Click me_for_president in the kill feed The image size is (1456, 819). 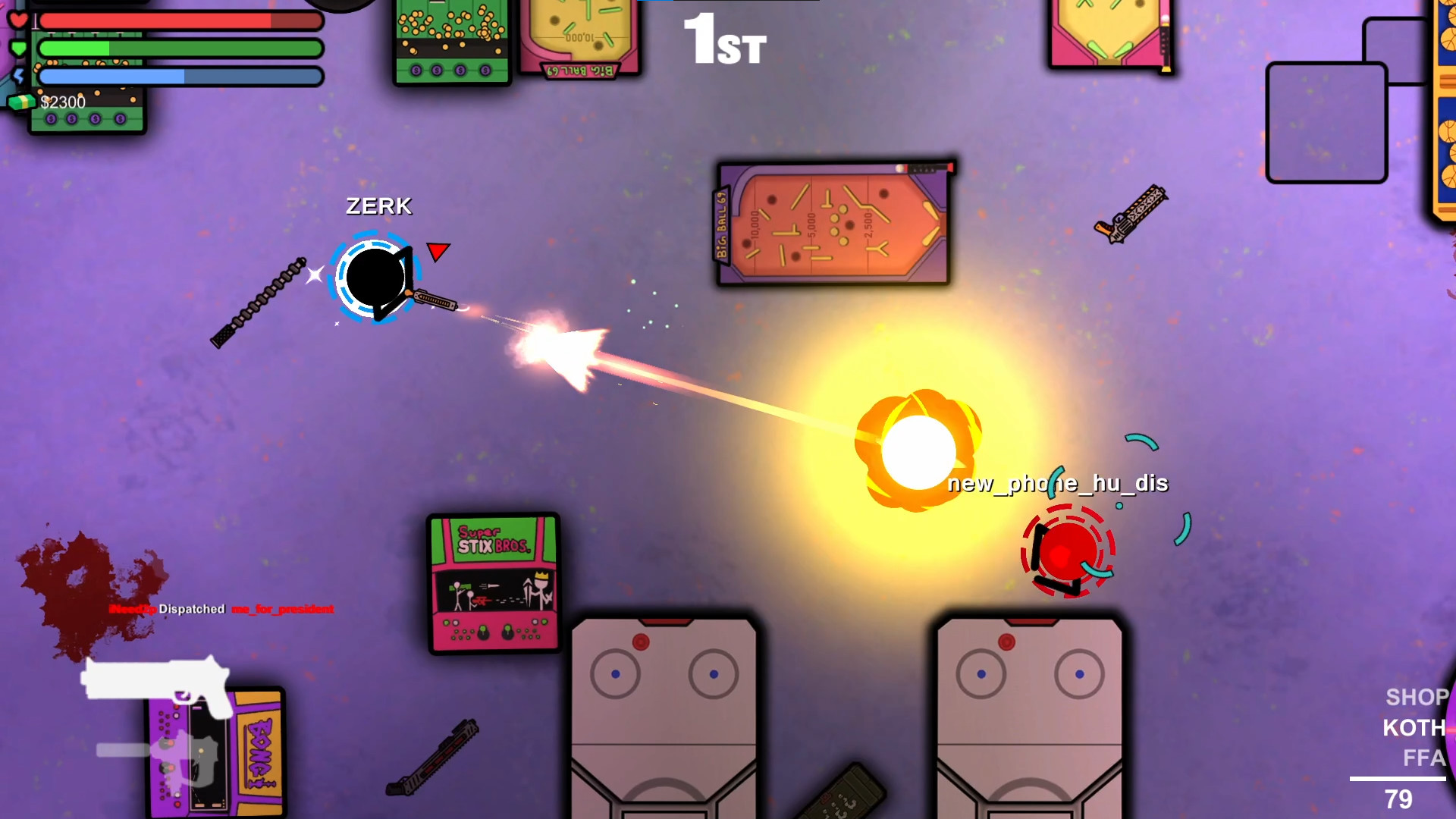282,609
